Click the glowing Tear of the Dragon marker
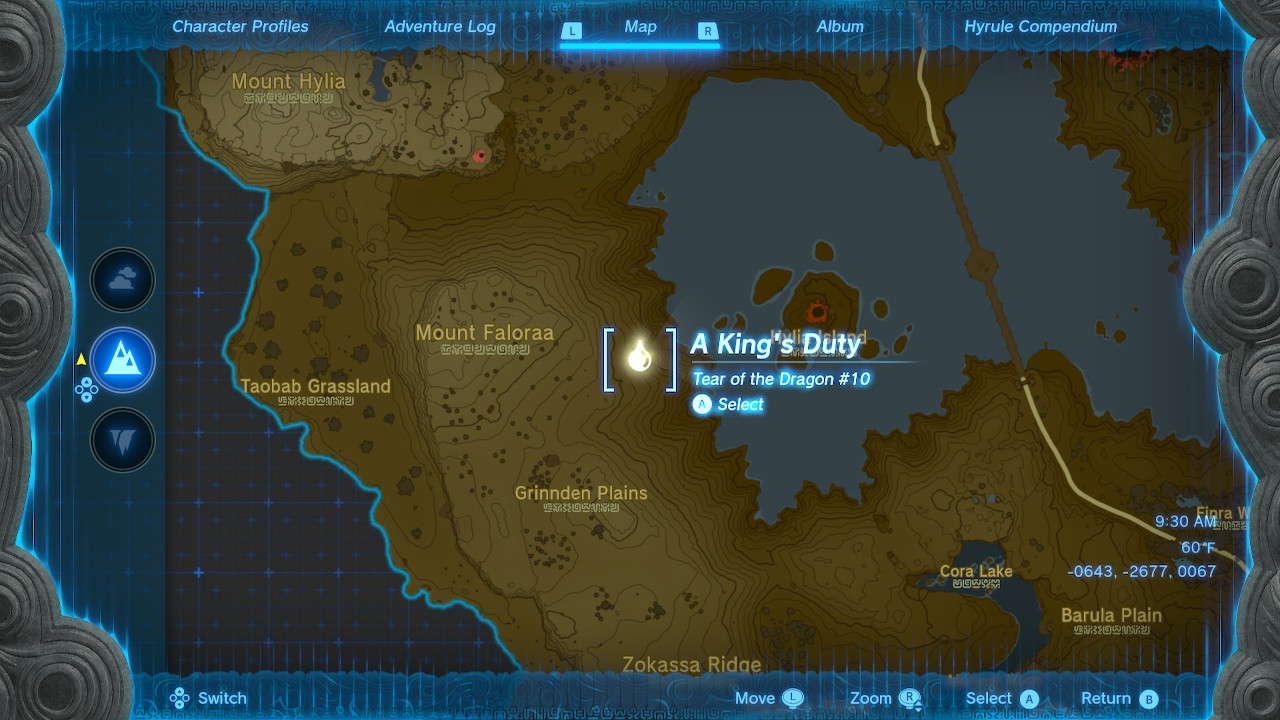This screenshot has width=1280, height=720. (x=640, y=358)
